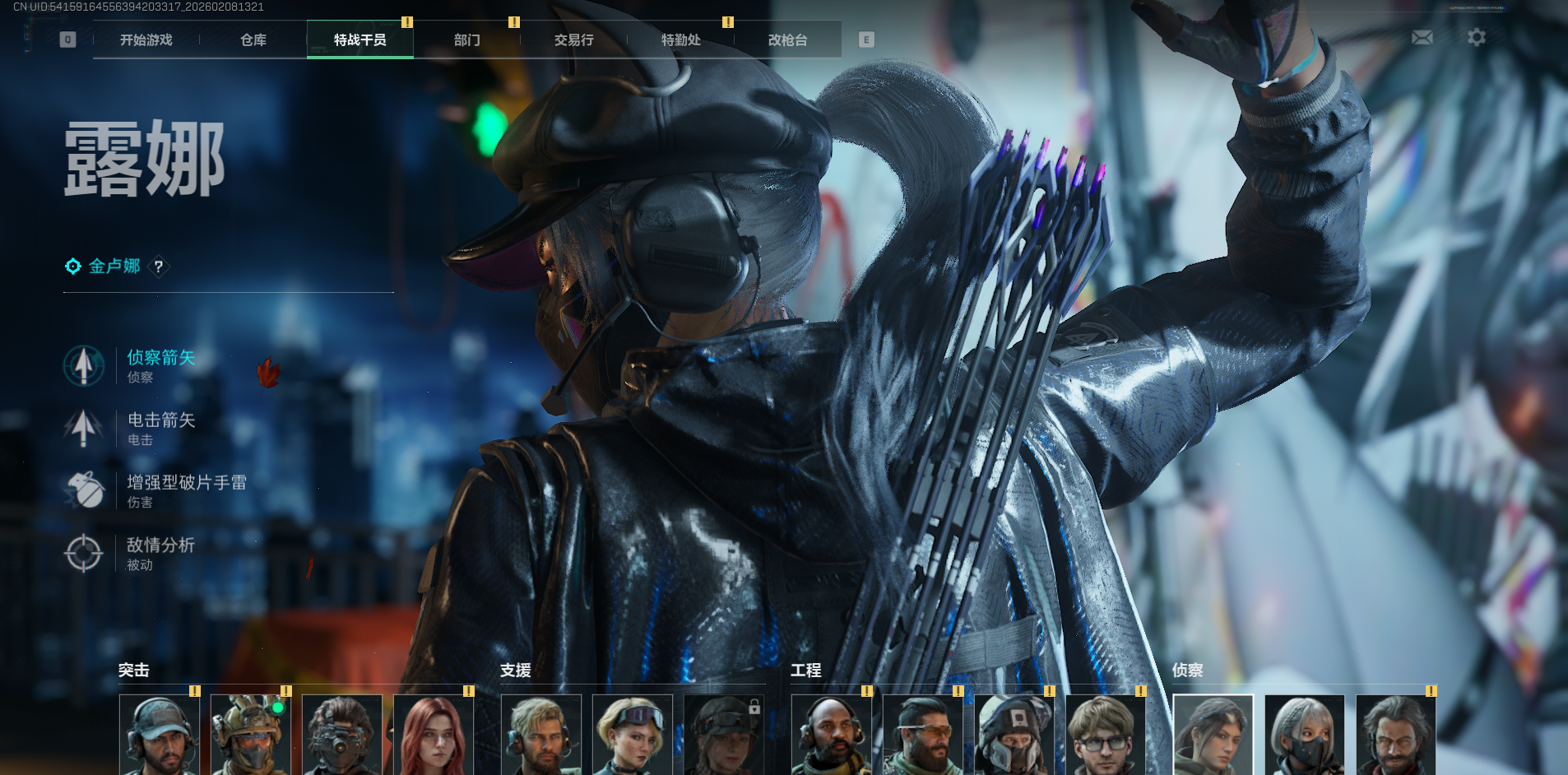The image size is (1568, 775).
Task: Switch to the 仓库 tab
Action: 253,39
